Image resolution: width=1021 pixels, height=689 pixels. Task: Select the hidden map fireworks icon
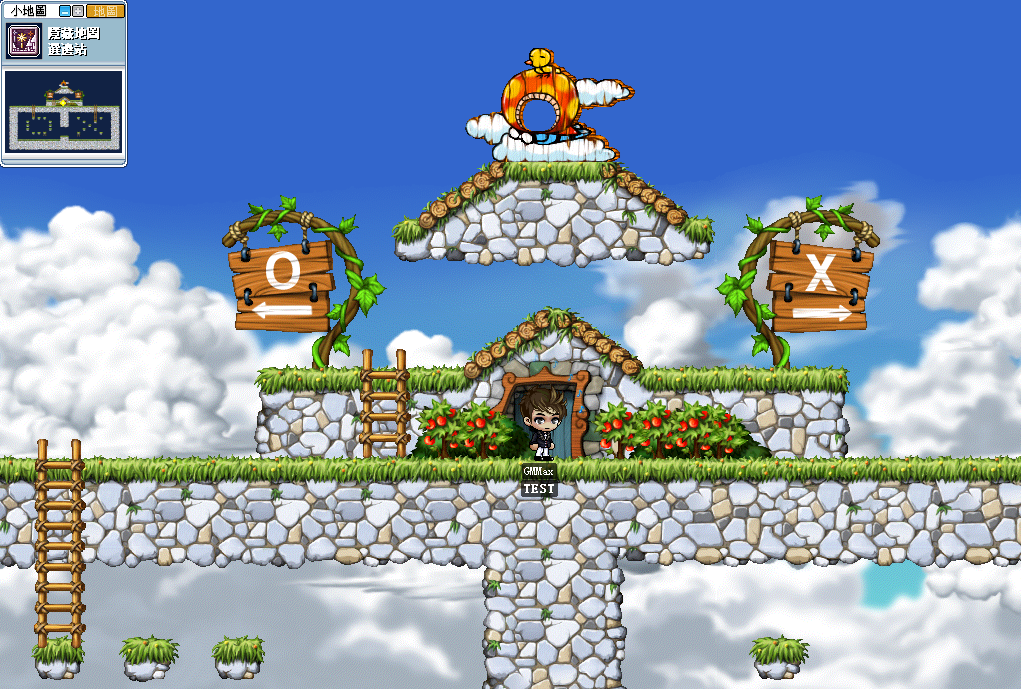[x=24, y=41]
